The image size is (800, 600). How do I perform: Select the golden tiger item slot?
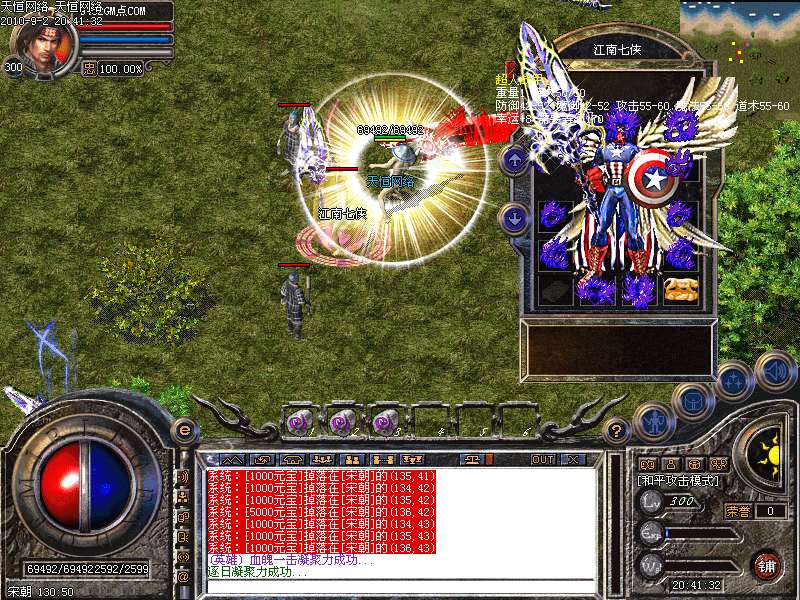[x=679, y=289]
